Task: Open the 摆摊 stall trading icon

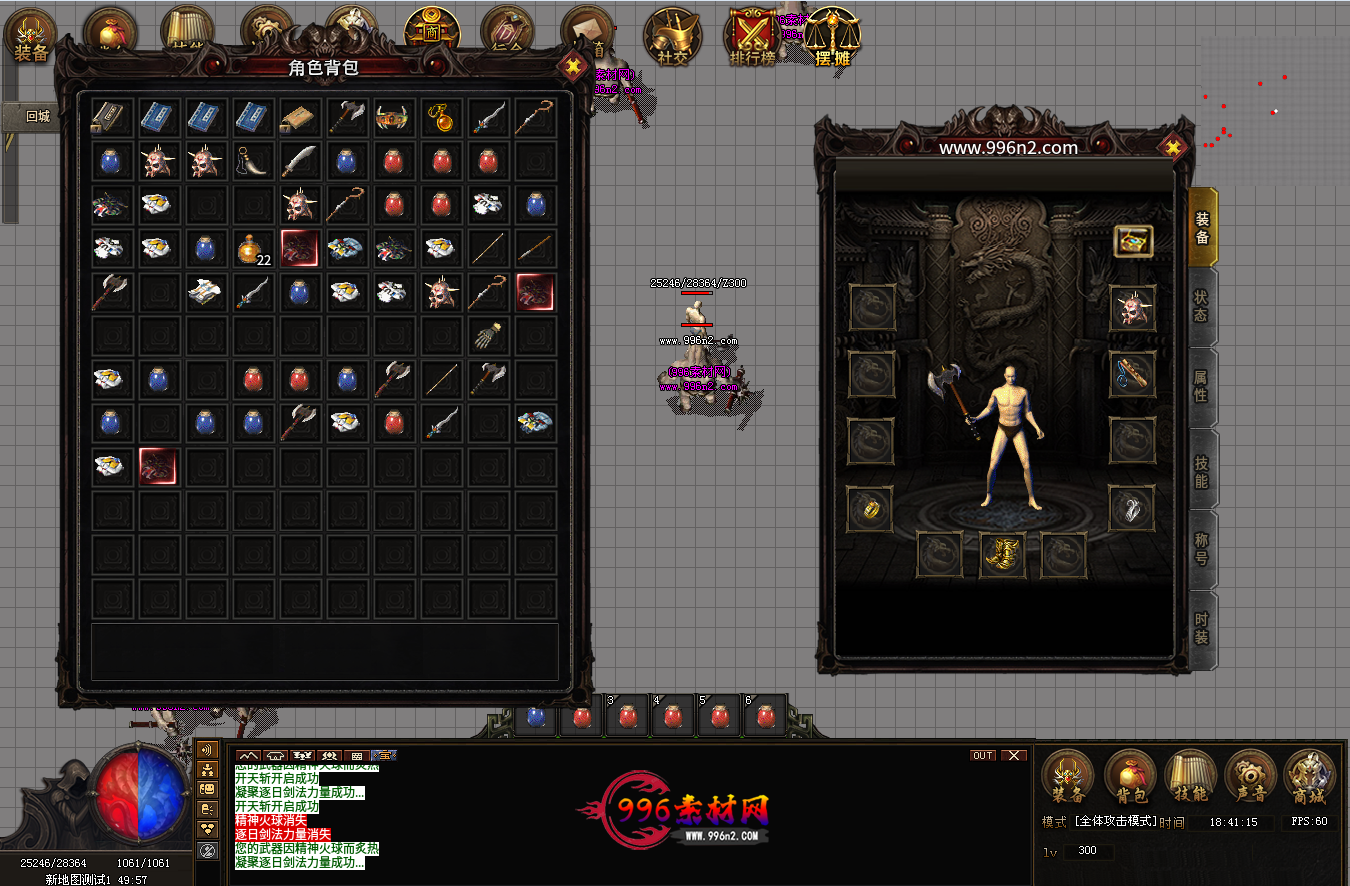Action: point(831,38)
